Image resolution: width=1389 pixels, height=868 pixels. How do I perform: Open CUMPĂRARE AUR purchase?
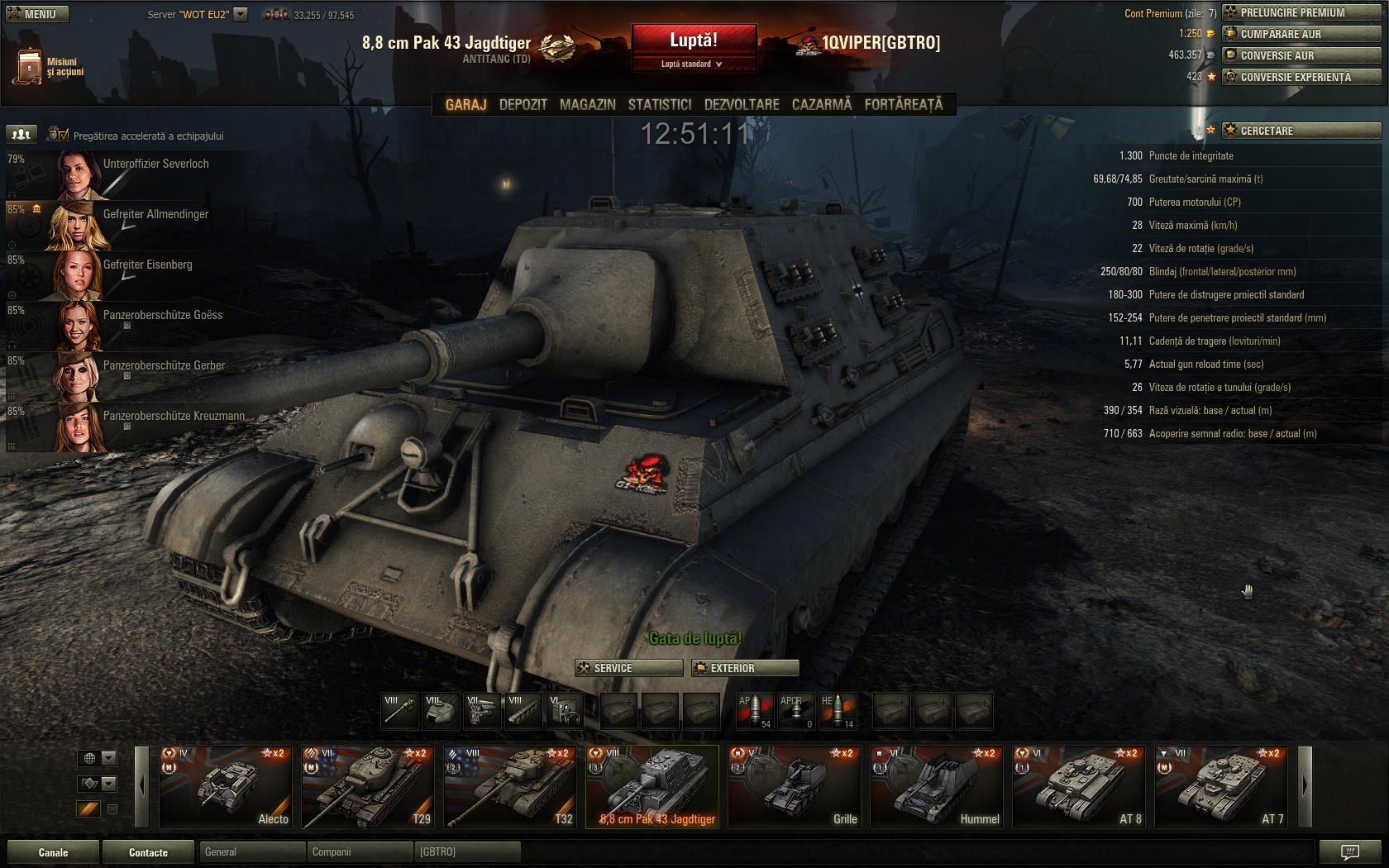[x=1301, y=34]
